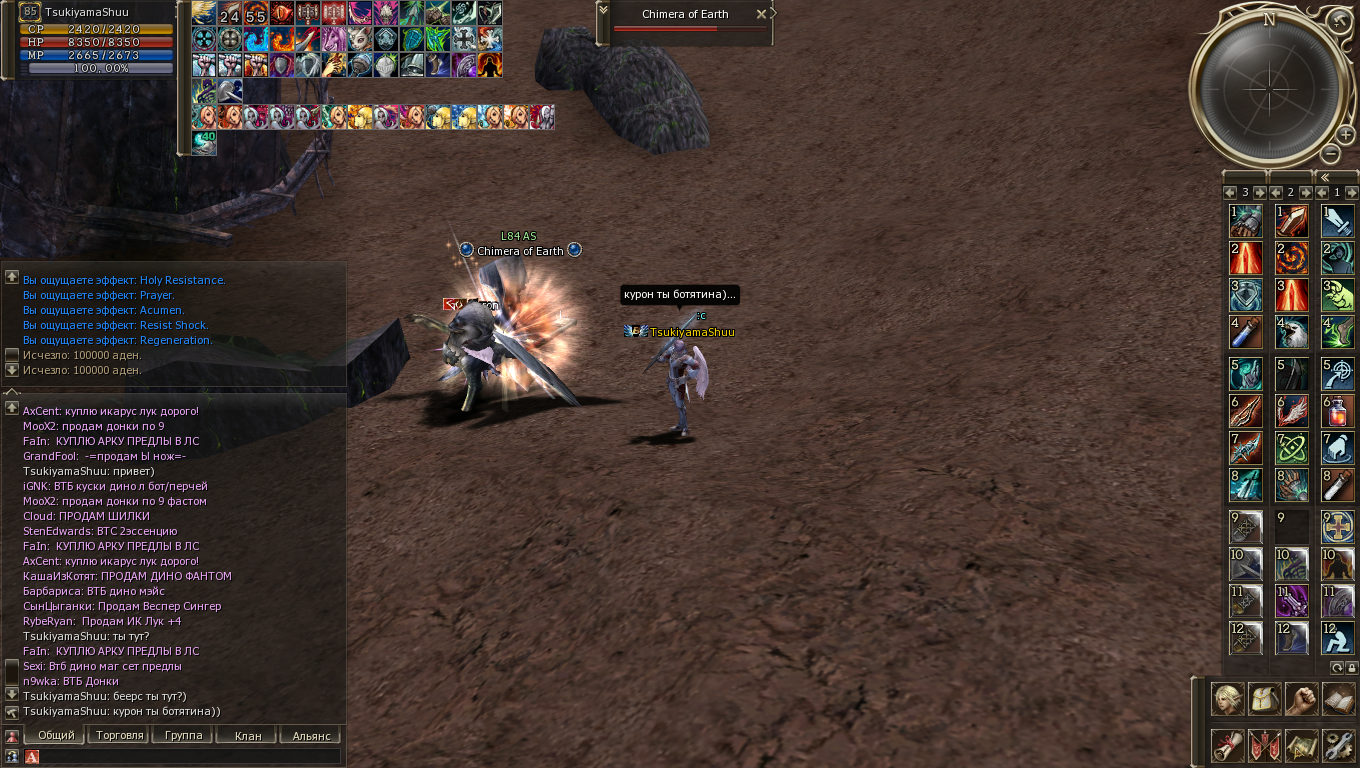Click the compass radar minimap

[1268, 88]
